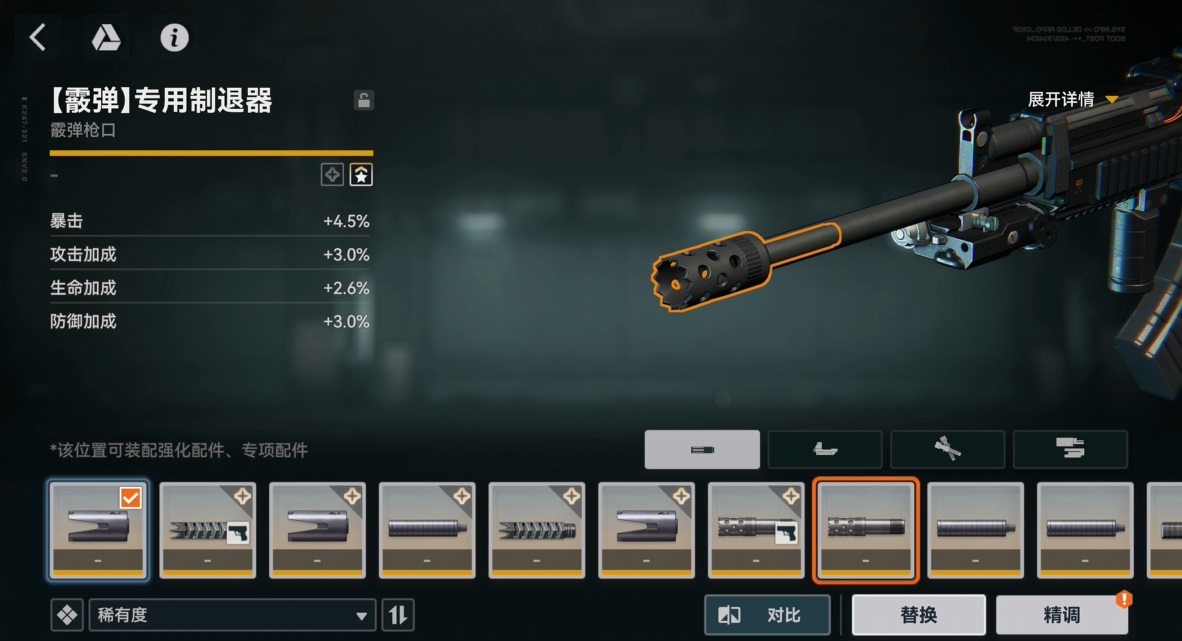
Task: Click the diamond plus badge icon
Action: pyautogui.click(x=332, y=175)
